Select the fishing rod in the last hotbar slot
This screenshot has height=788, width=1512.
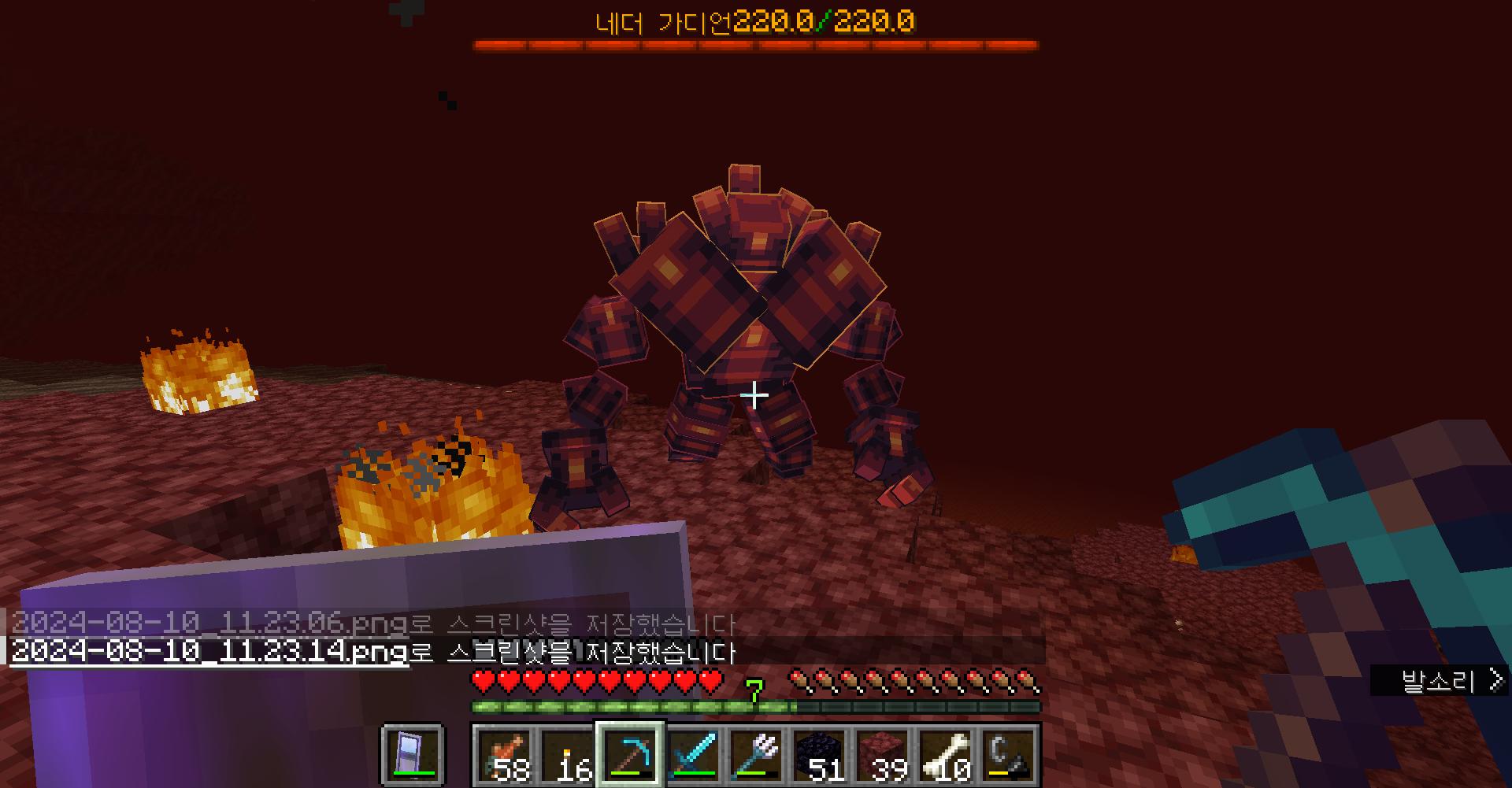click(x=1009, y=754)
